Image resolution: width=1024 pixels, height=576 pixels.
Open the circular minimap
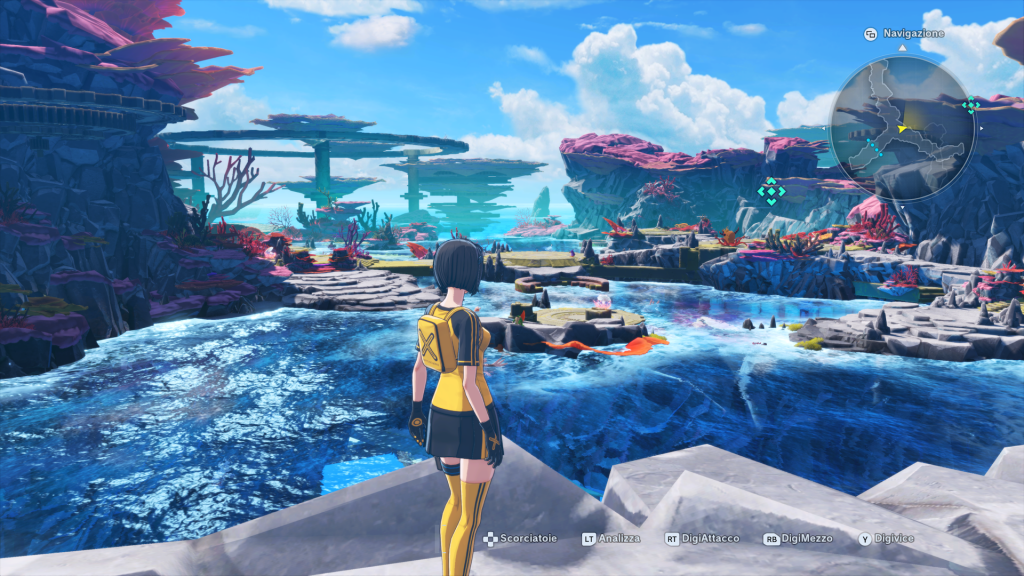pyautogui.click(x=902, y=128)
